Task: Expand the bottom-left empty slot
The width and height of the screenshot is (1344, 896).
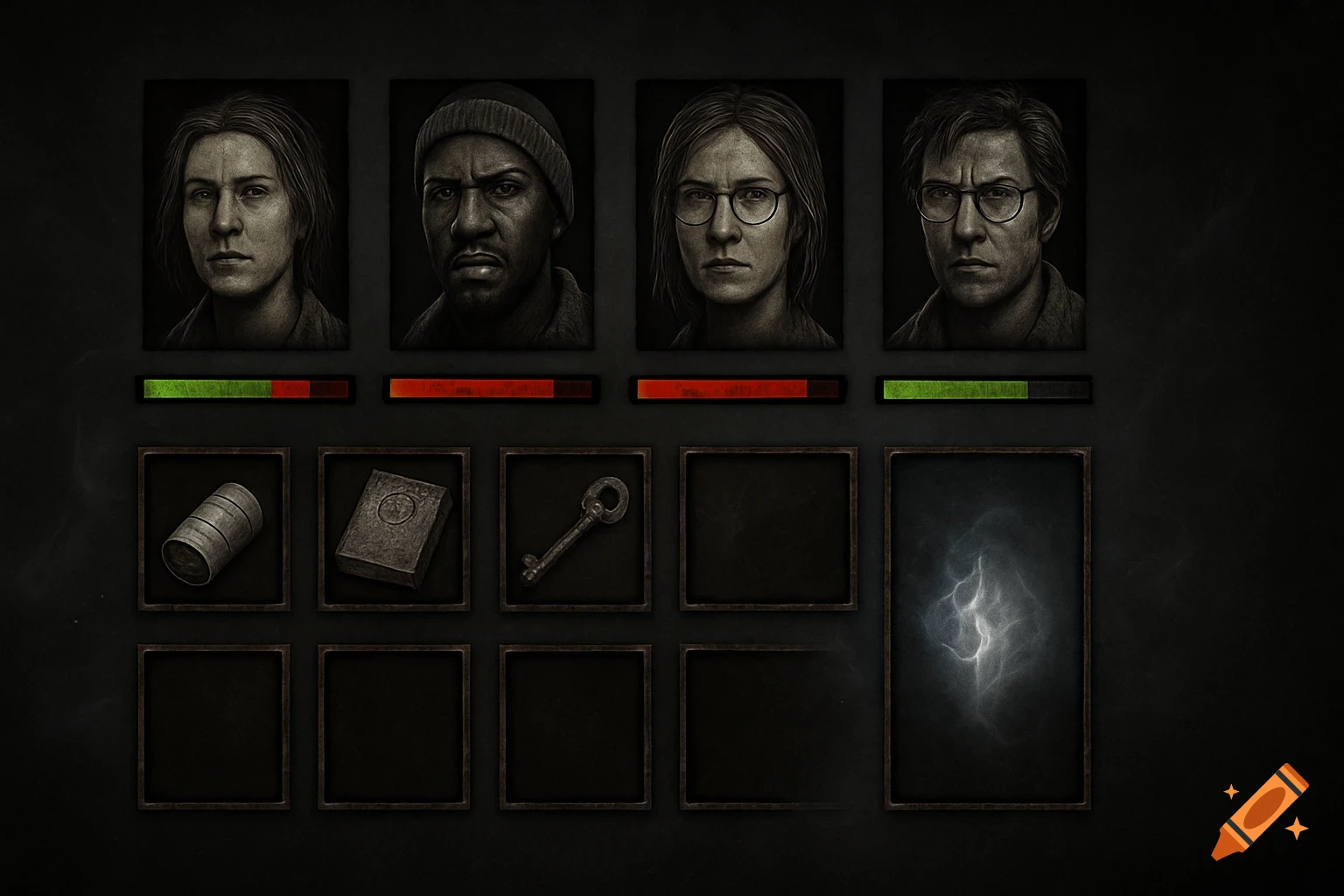Action: click(214, 726)
